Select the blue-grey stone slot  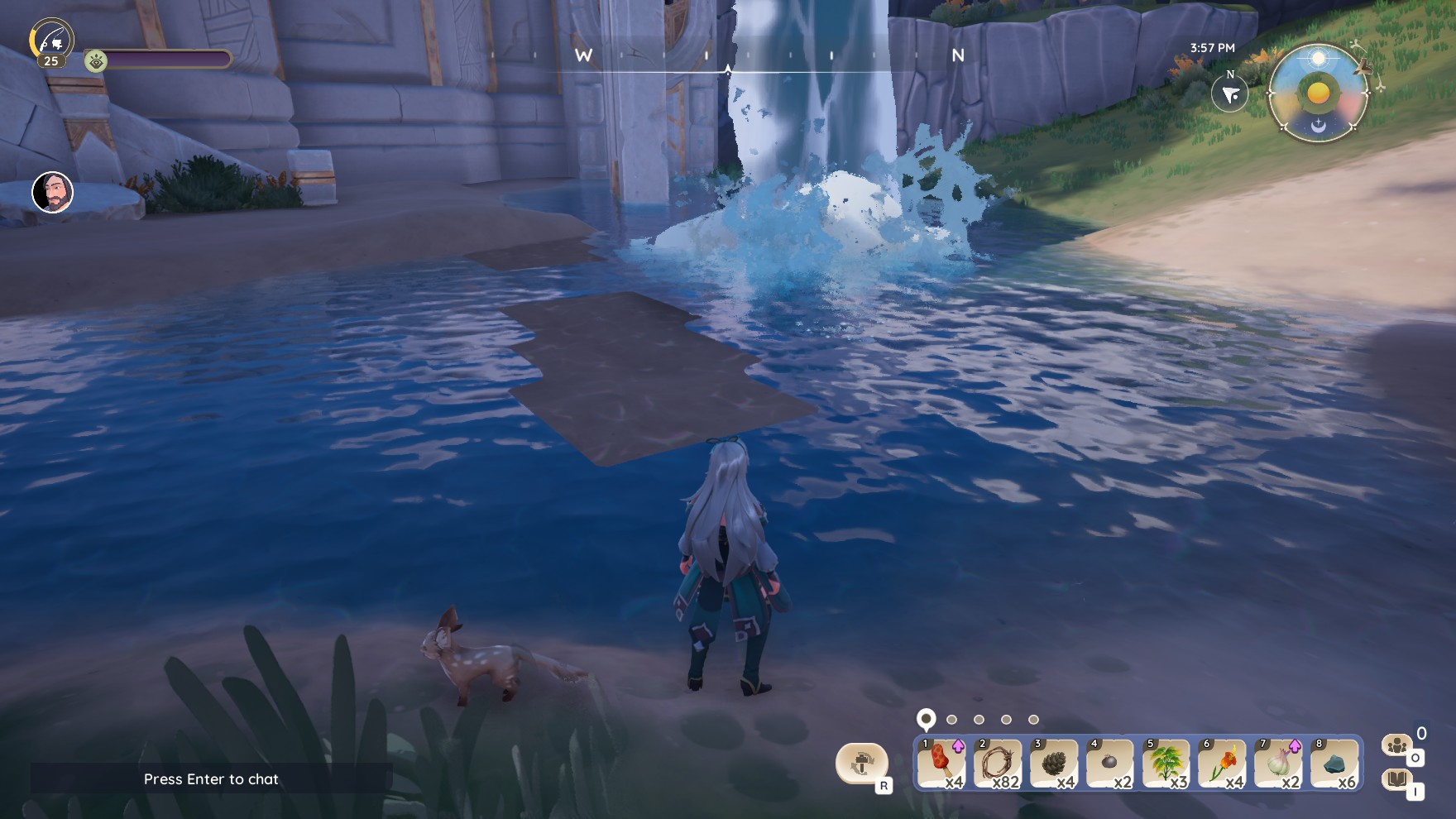[1334, 763]
